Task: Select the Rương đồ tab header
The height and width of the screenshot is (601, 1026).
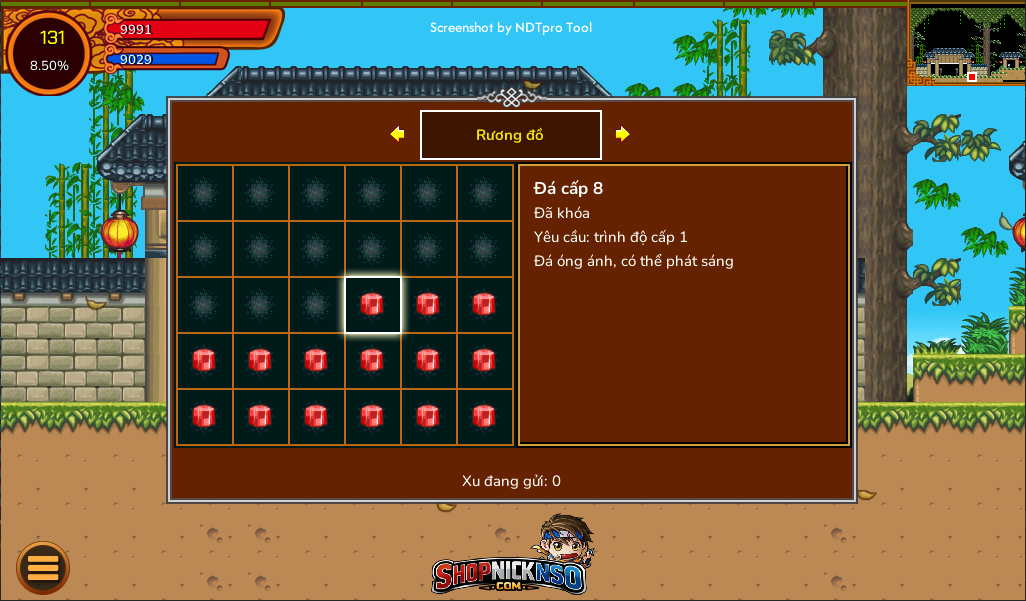Action: coord(510,135)
